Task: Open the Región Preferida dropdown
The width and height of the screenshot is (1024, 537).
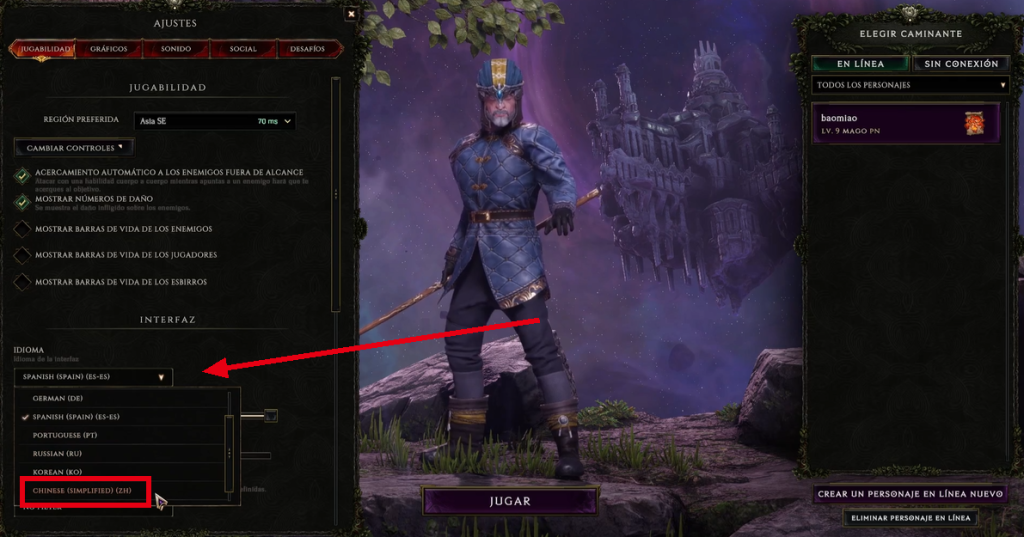Action: (215, 121)
